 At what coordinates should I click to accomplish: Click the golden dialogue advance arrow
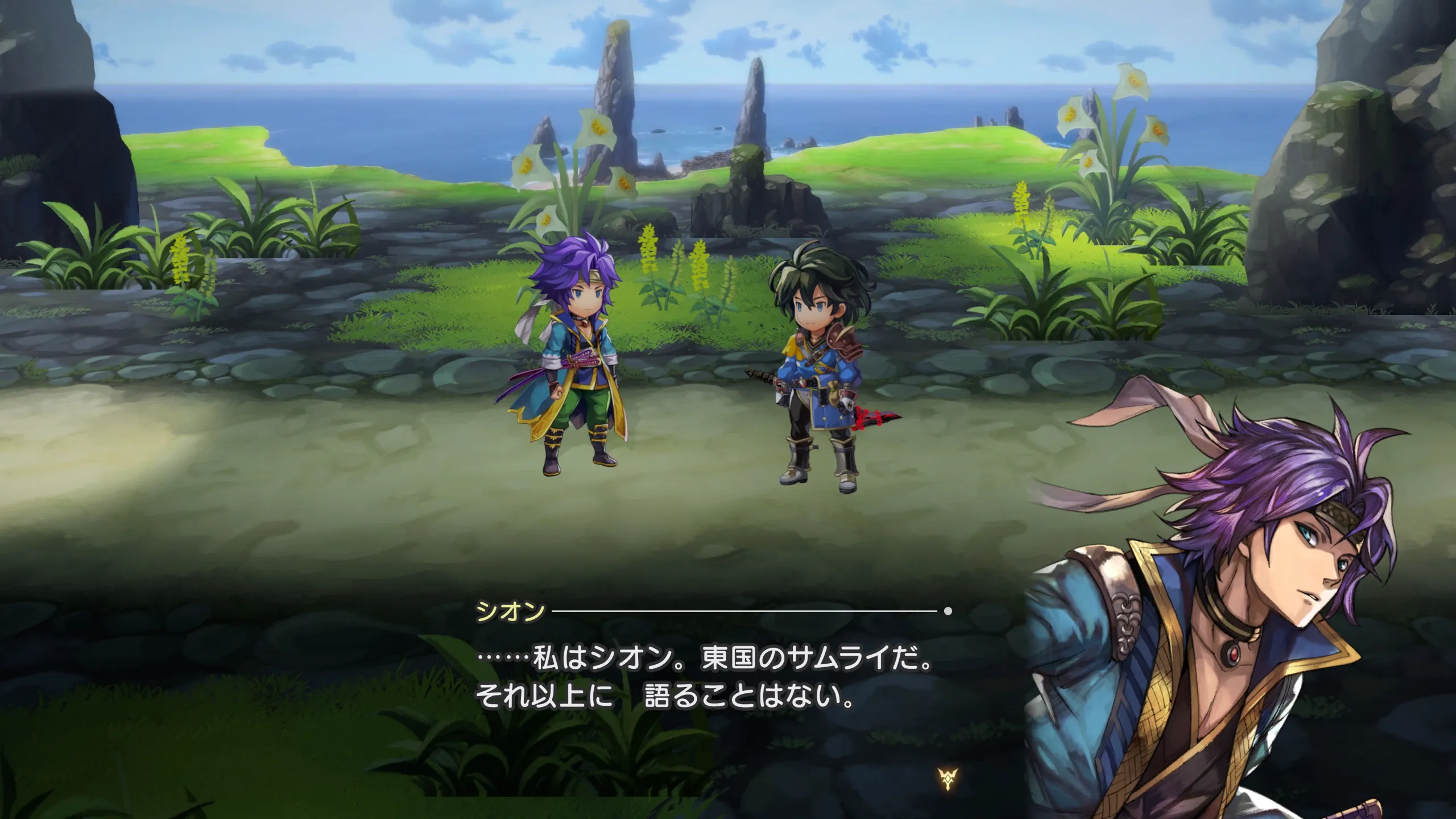[948, 778]
